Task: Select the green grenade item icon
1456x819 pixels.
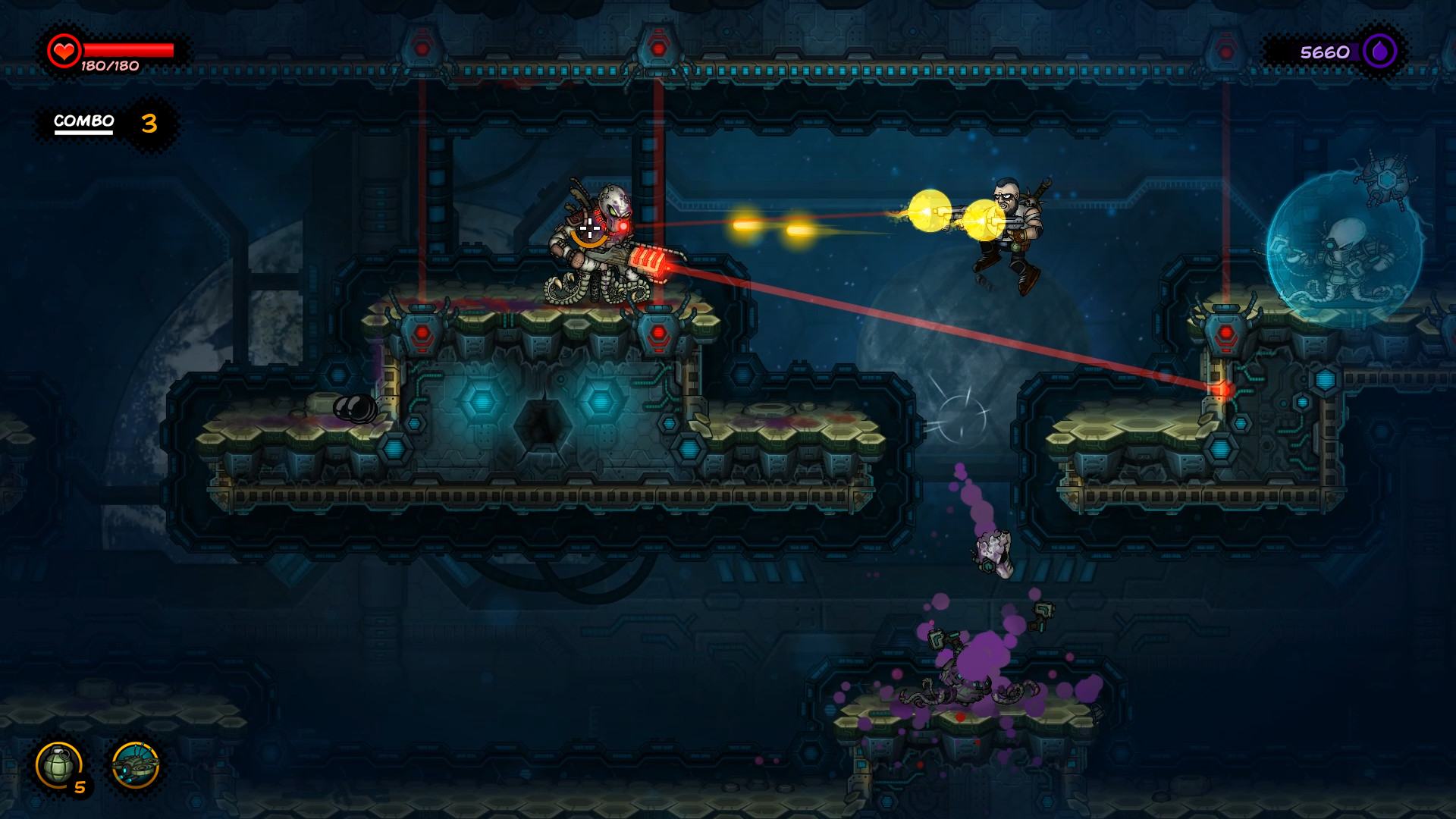Action: (x=59, y=764)
